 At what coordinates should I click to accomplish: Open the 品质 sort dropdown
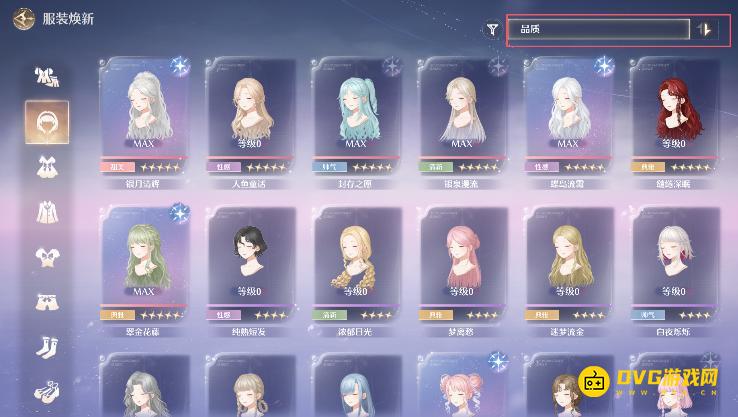tap(598, 29)
